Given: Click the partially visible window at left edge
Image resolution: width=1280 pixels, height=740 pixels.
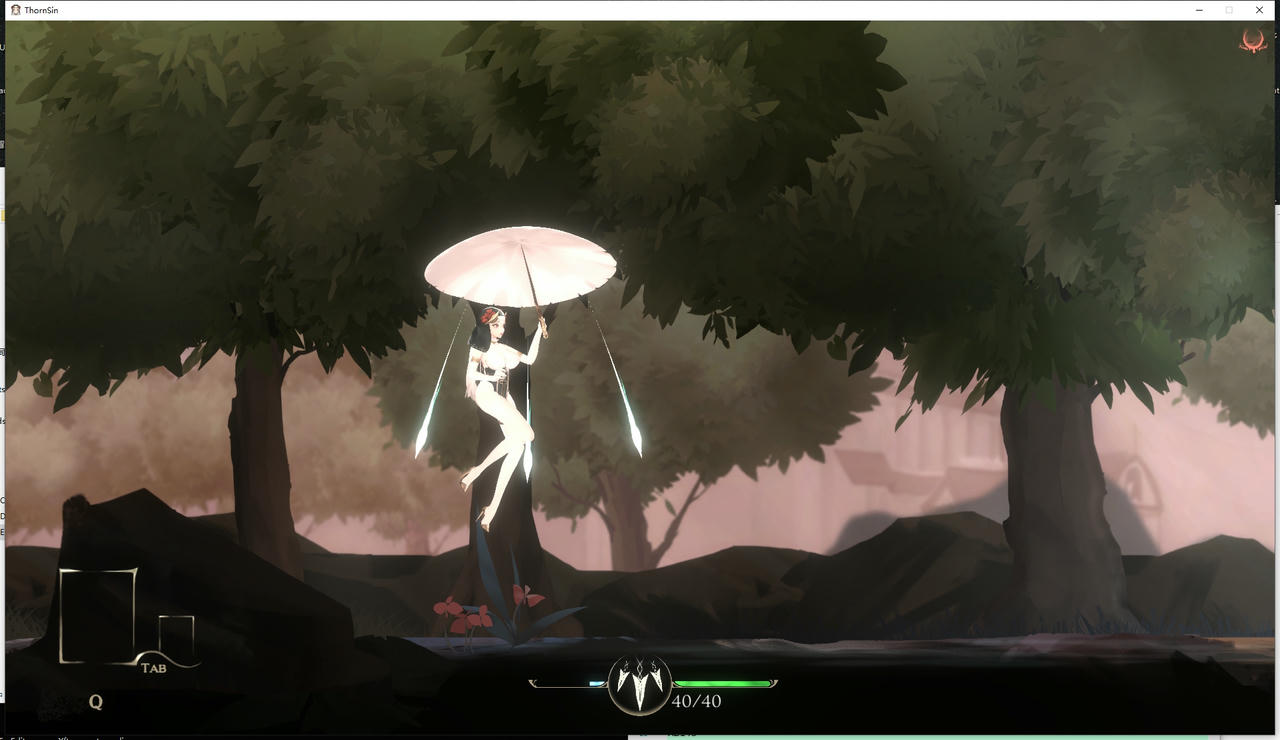Looking at the screenshot, I should [4, 300].
